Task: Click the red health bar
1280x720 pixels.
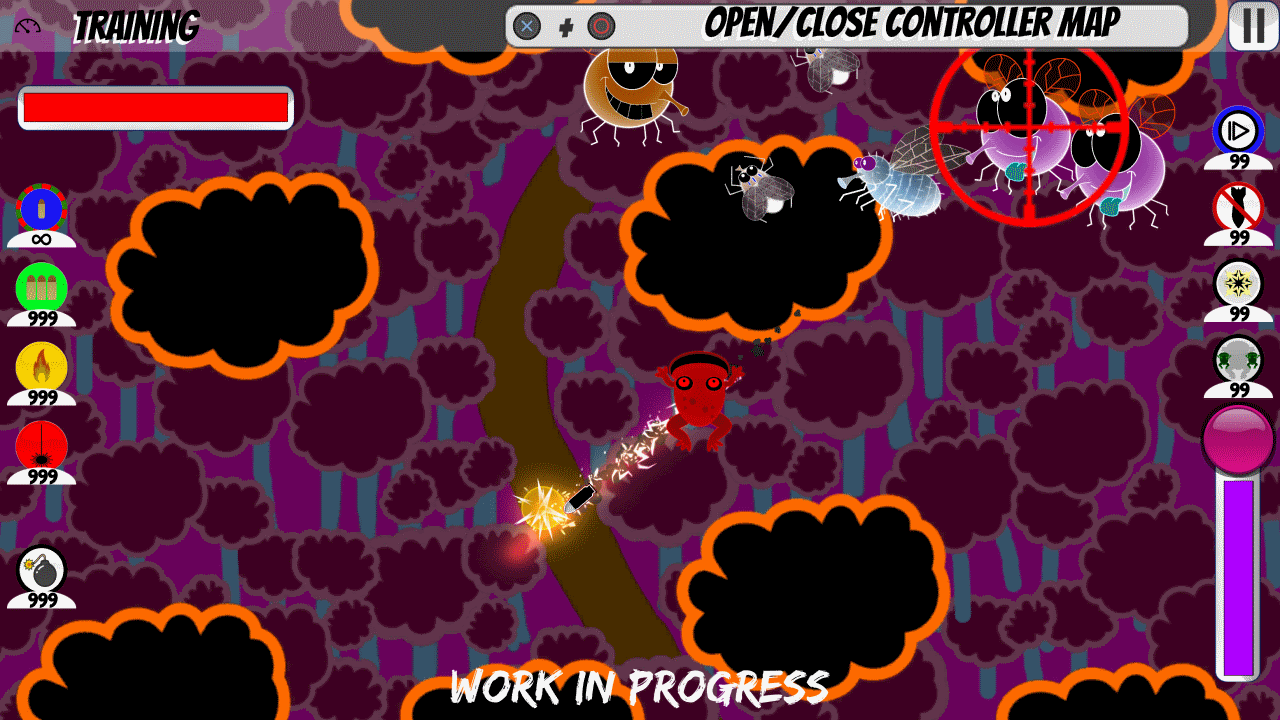Action: (x=154, y=107)
